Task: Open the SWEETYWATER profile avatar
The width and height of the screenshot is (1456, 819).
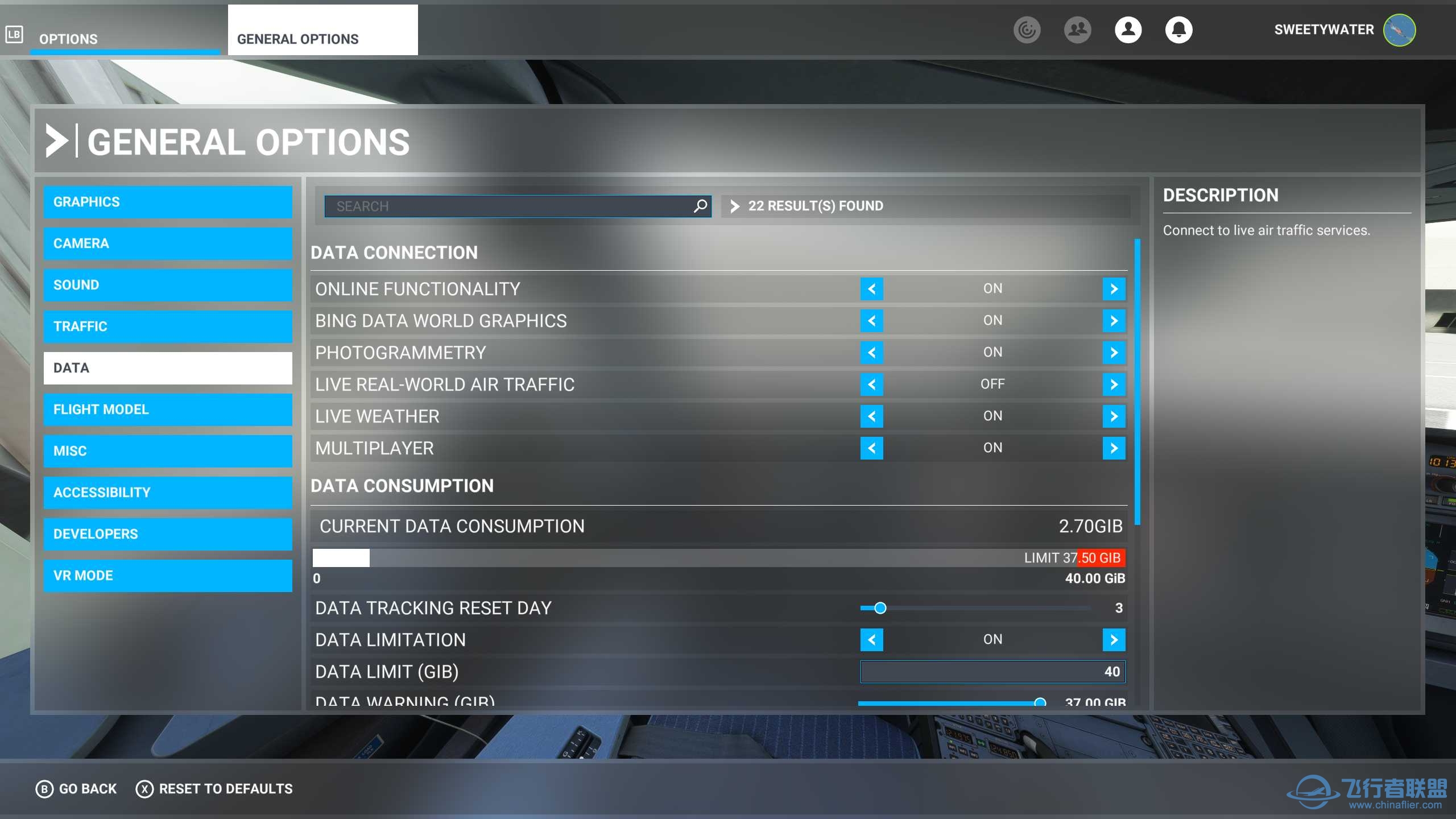Action: tap(1399, 30)
